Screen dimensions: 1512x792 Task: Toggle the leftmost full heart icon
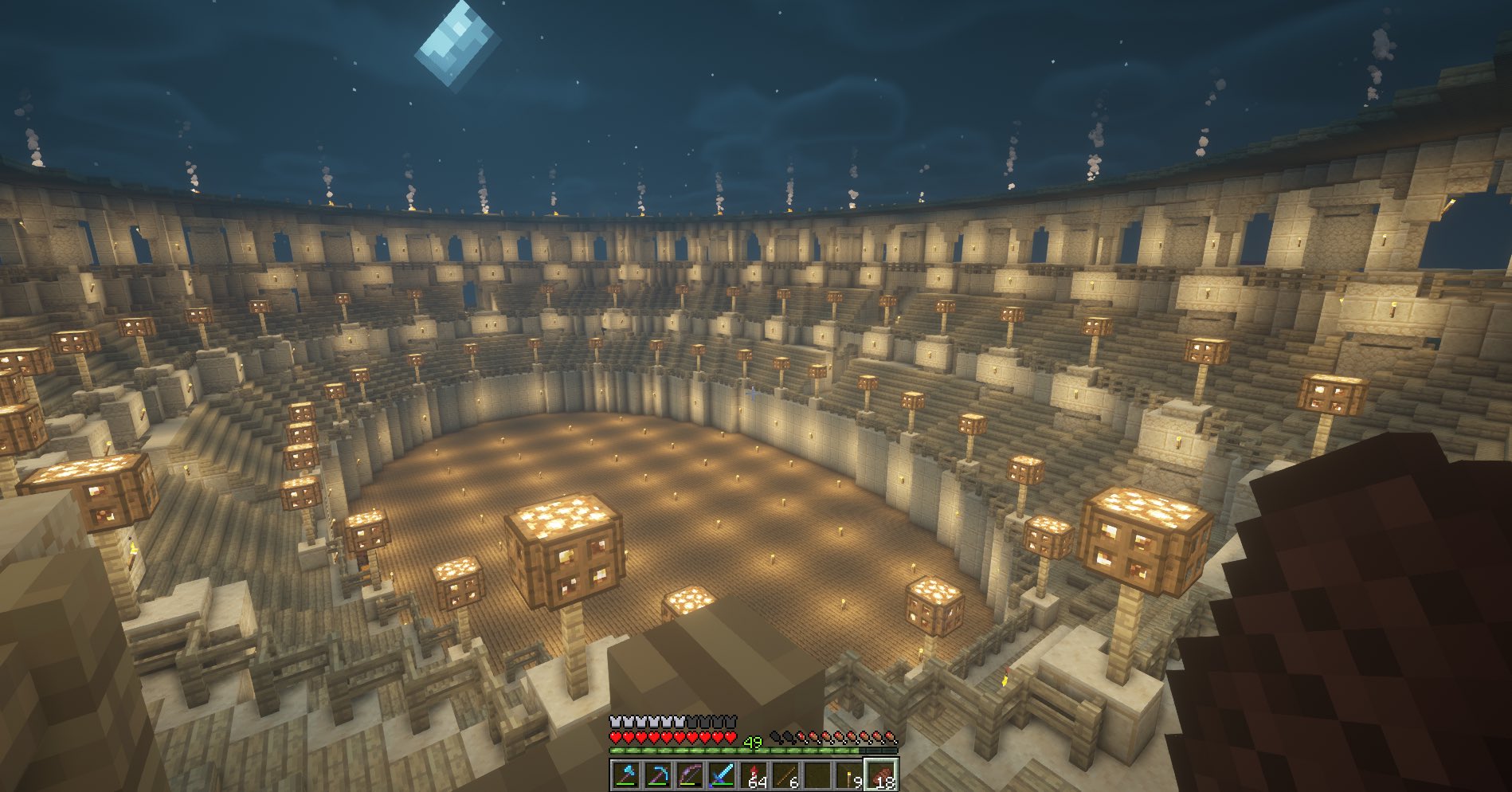615,738
